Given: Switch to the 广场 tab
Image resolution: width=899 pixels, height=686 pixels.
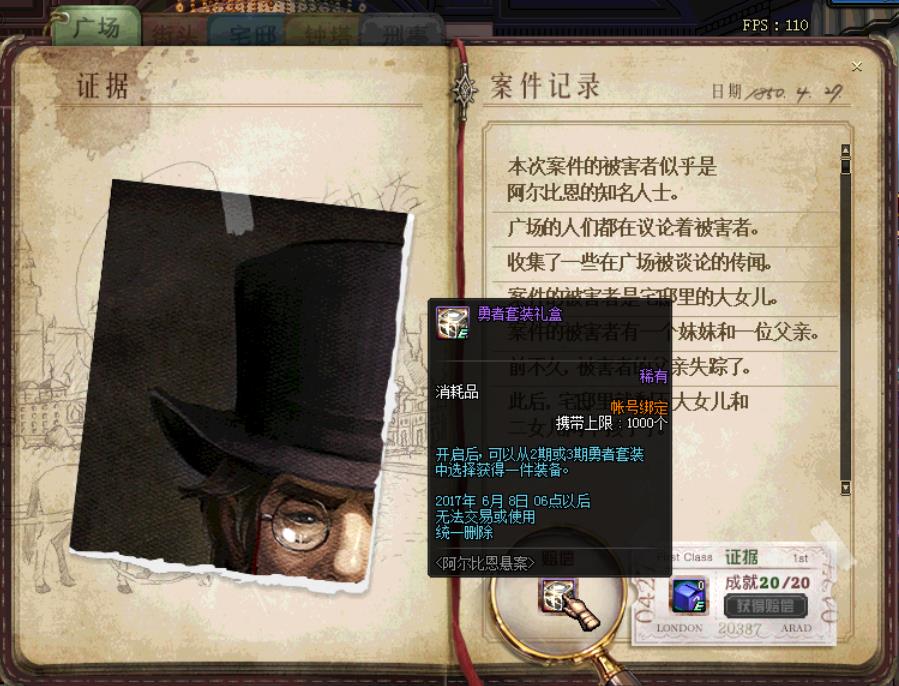Looking at the screenshot, I should coord(96,27).
